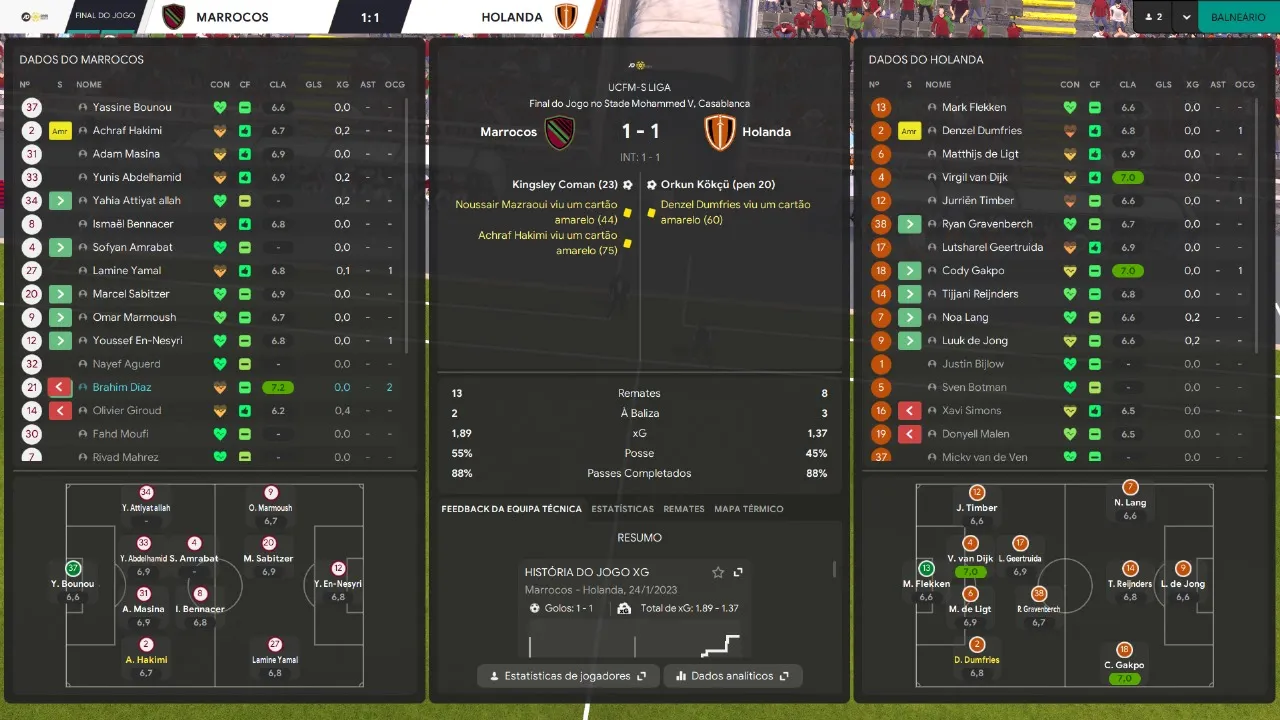The height and width of the screenshot is (720, 1280).
Task: Click the Balneário button
Action: pyautogui.click(x=1238, y=17)
